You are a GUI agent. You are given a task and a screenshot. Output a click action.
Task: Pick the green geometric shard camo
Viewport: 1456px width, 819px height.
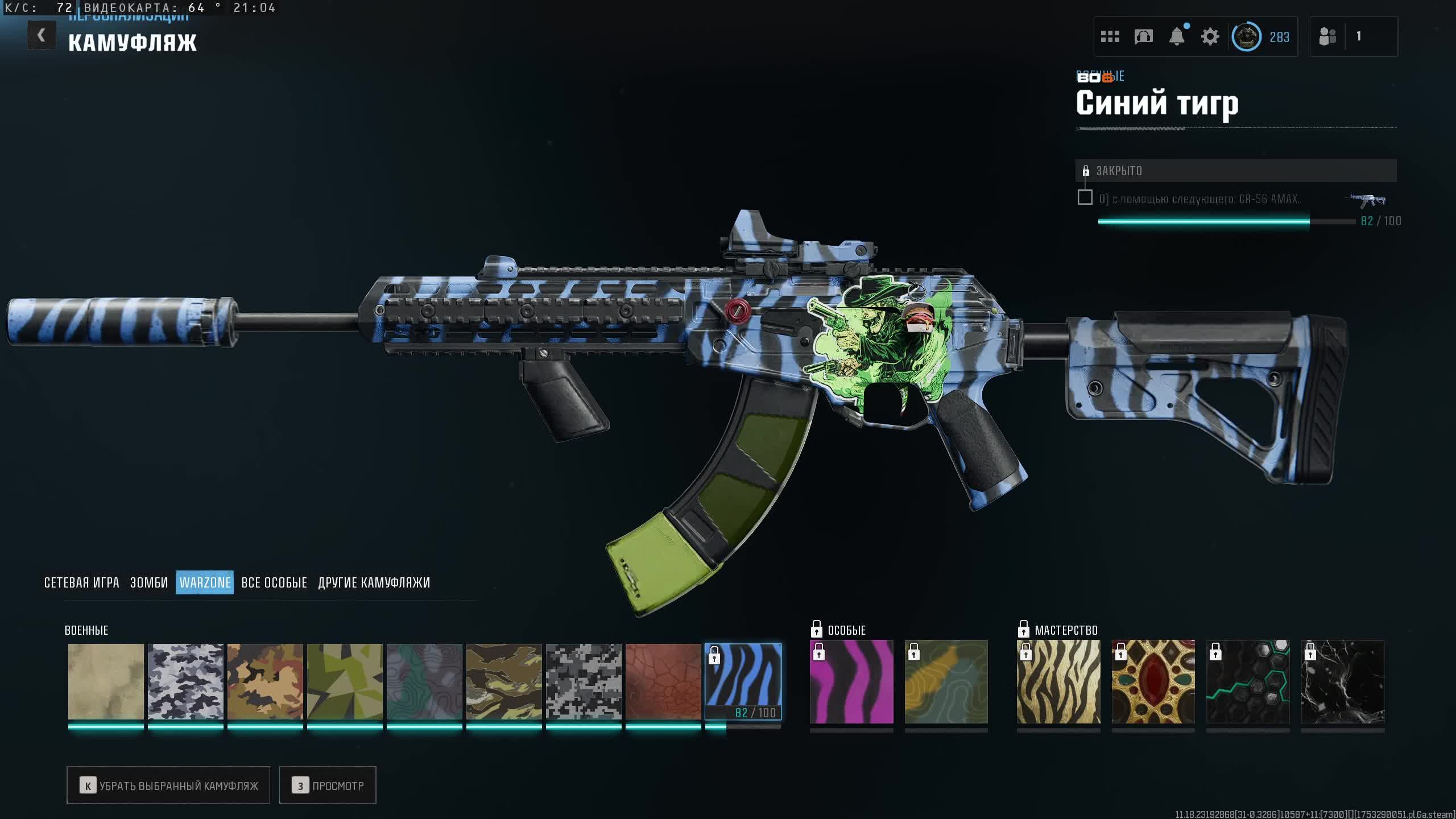345,681
